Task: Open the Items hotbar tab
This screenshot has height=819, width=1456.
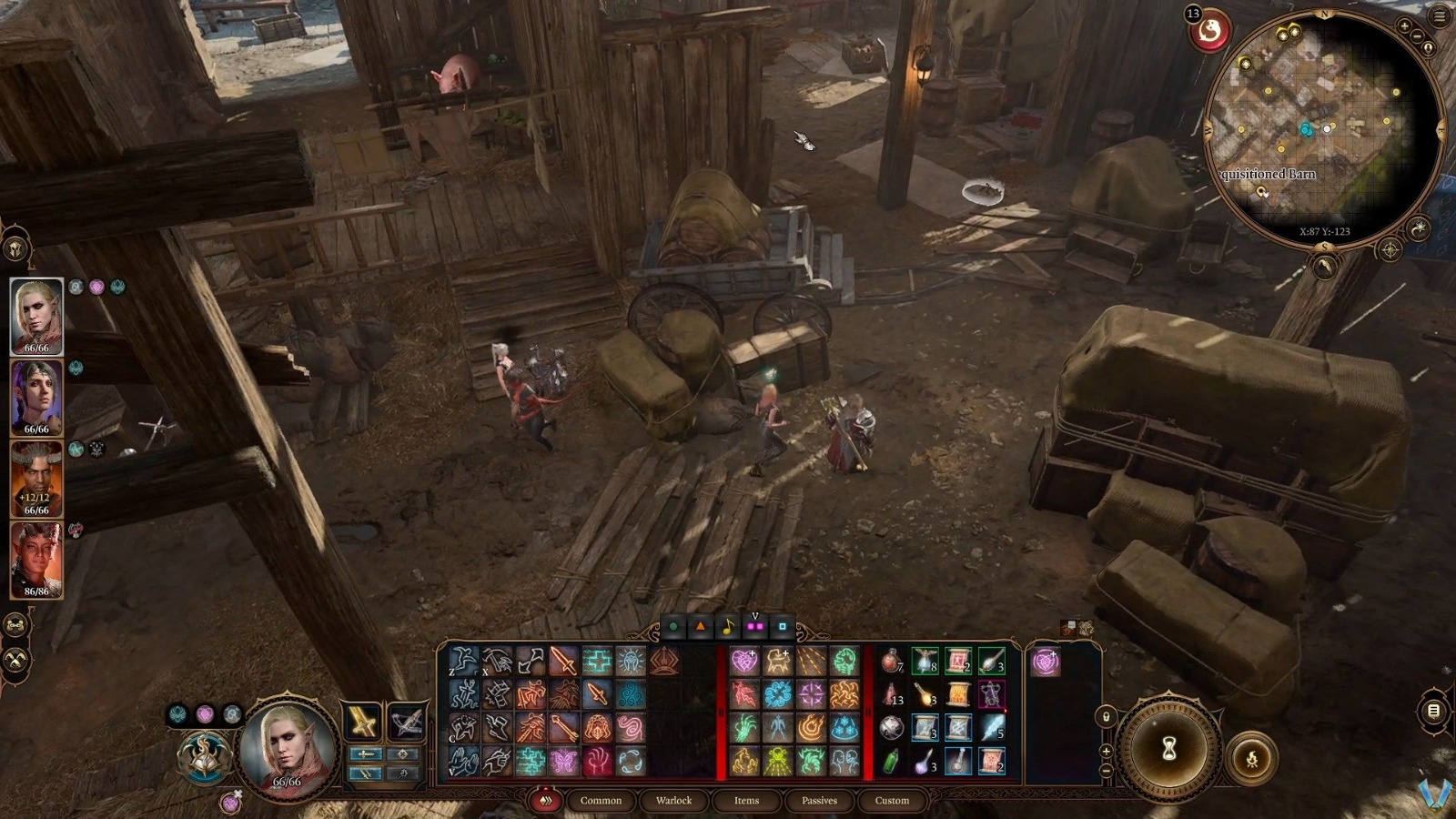Action: (746, 801)
